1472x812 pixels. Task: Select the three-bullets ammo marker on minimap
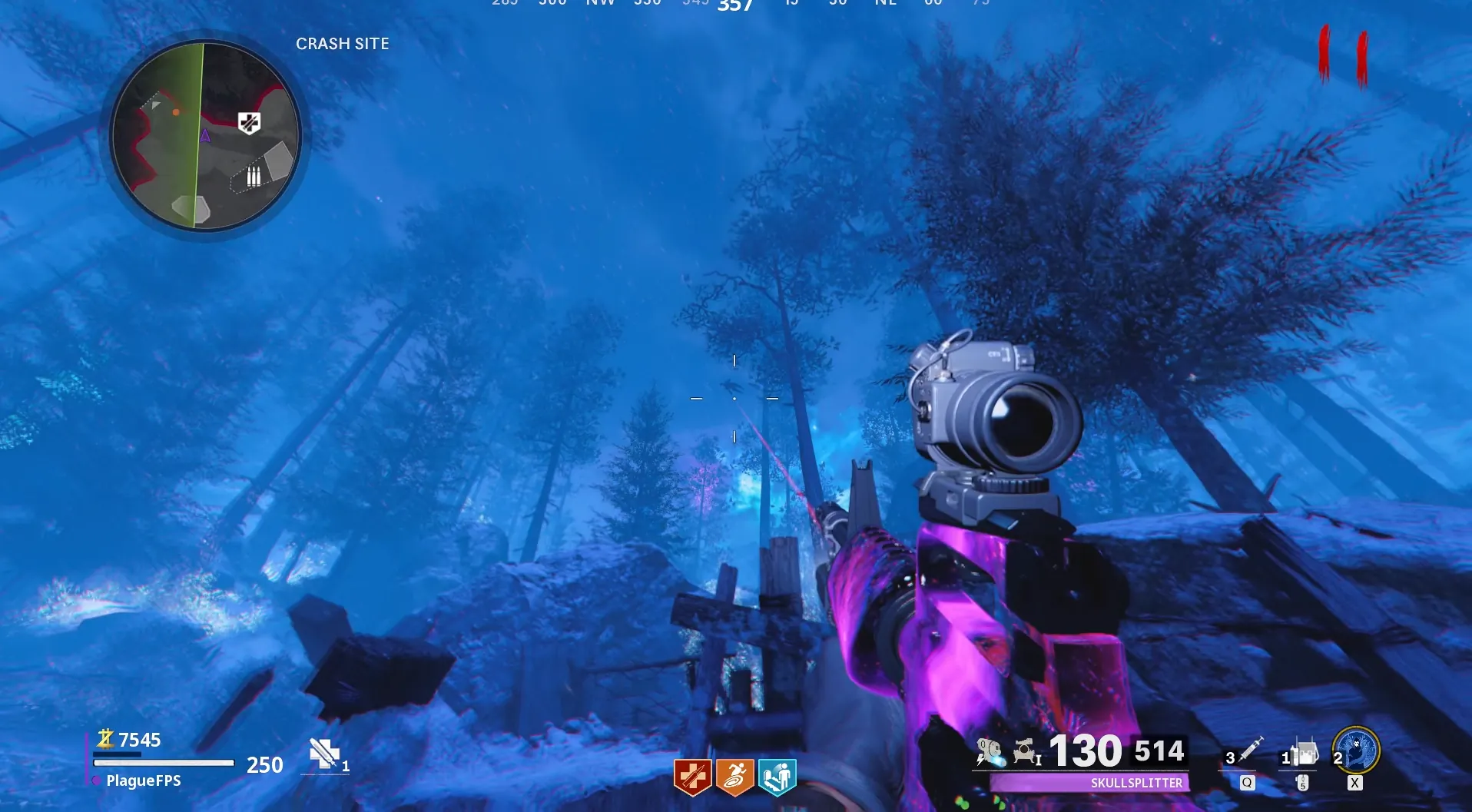pyautogui.click(x=253, y=177)
